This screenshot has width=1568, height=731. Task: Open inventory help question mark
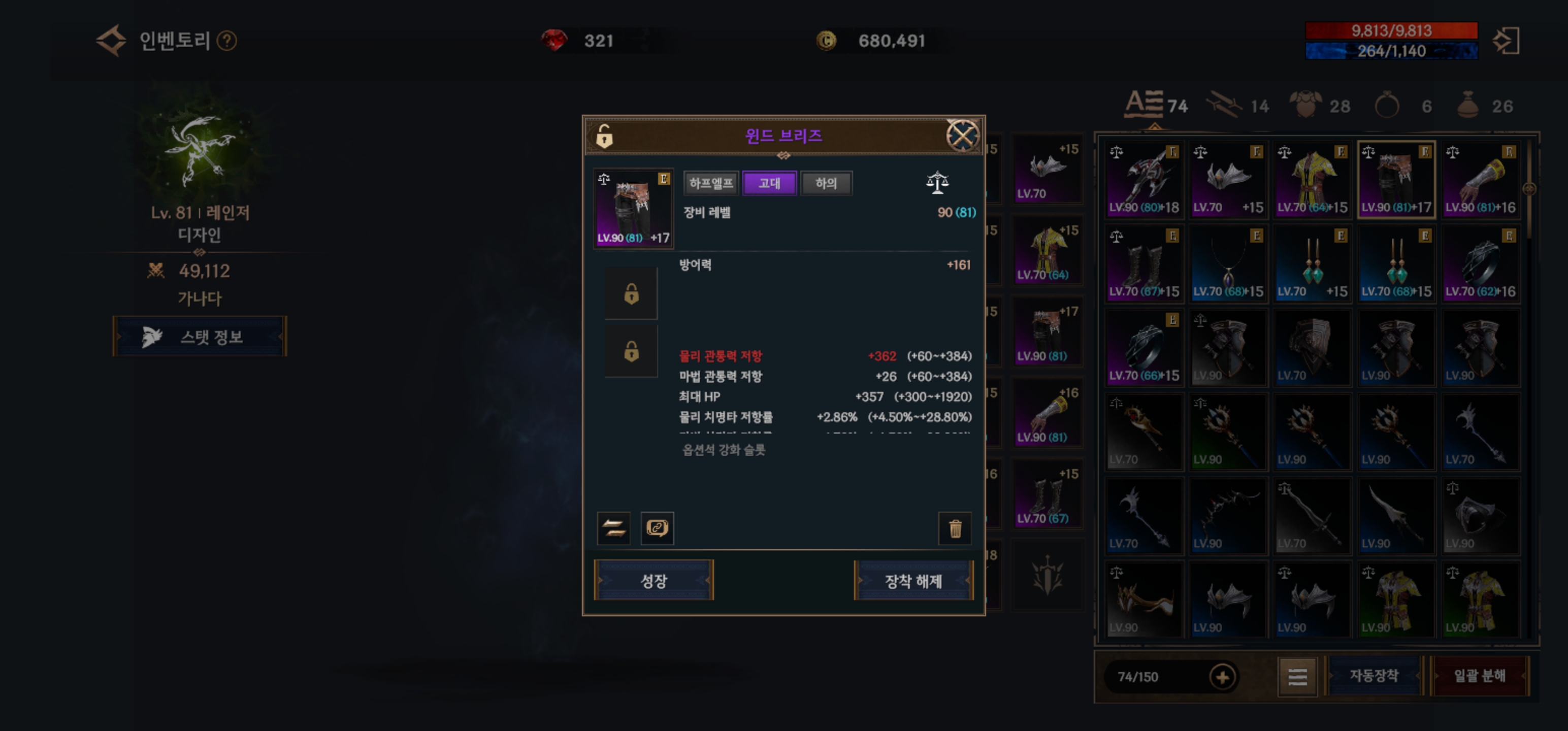point(227,41)
